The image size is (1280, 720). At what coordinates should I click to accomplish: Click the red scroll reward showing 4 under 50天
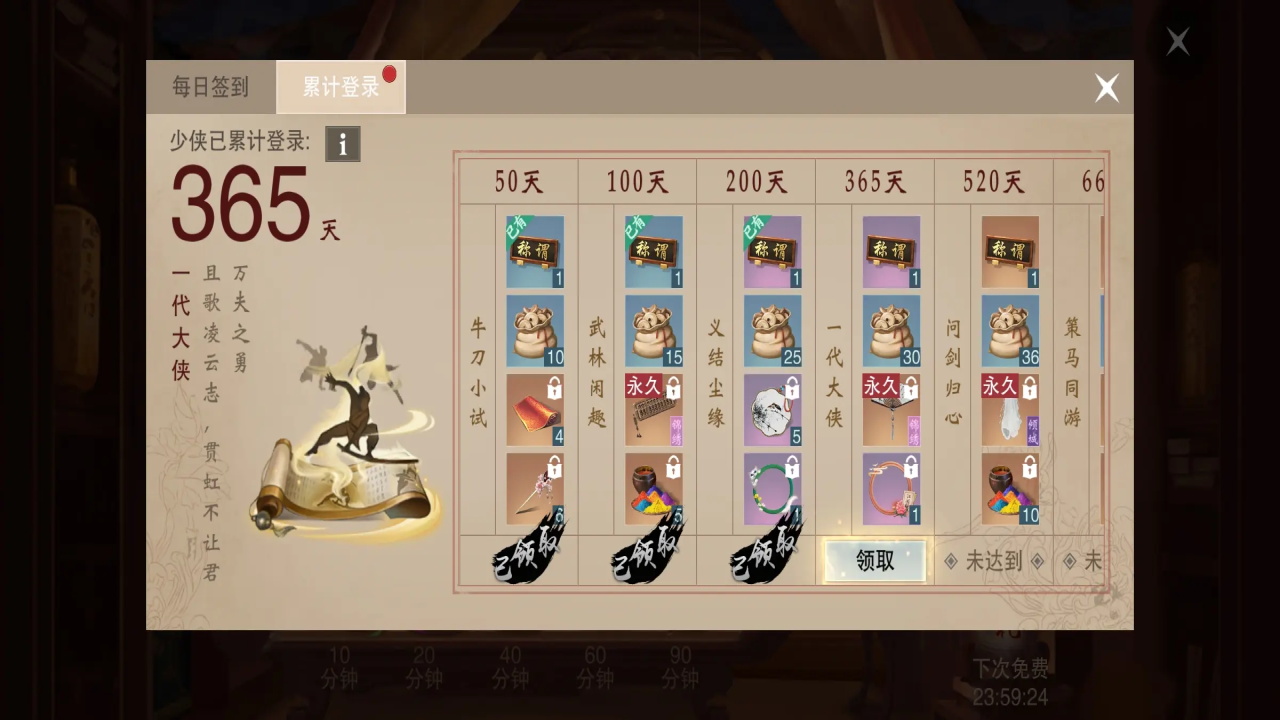(533, 410)
